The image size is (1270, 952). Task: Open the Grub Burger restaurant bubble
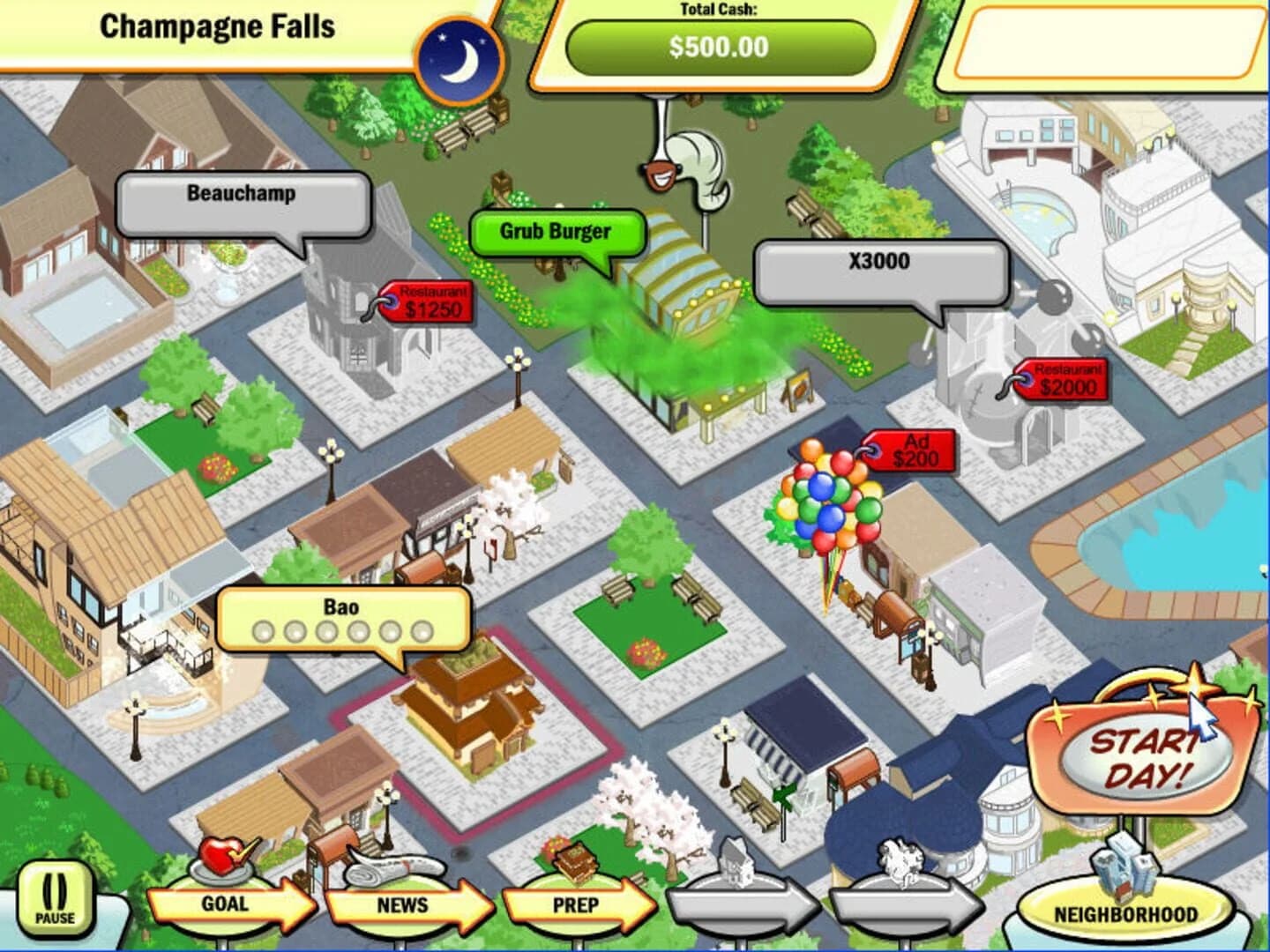pos(554,232)
